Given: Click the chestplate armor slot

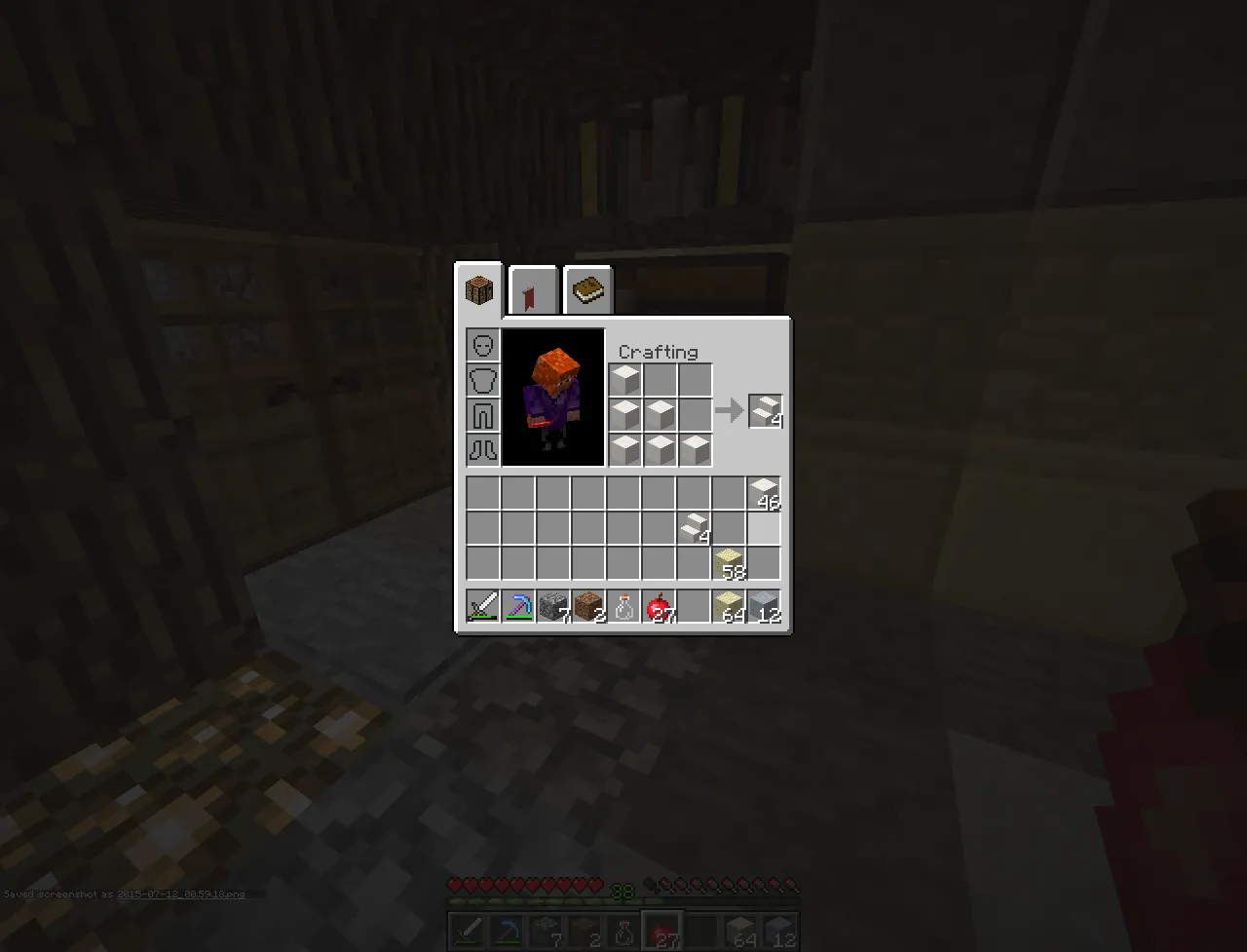Looking at the screenshot, I should (483, 379).
